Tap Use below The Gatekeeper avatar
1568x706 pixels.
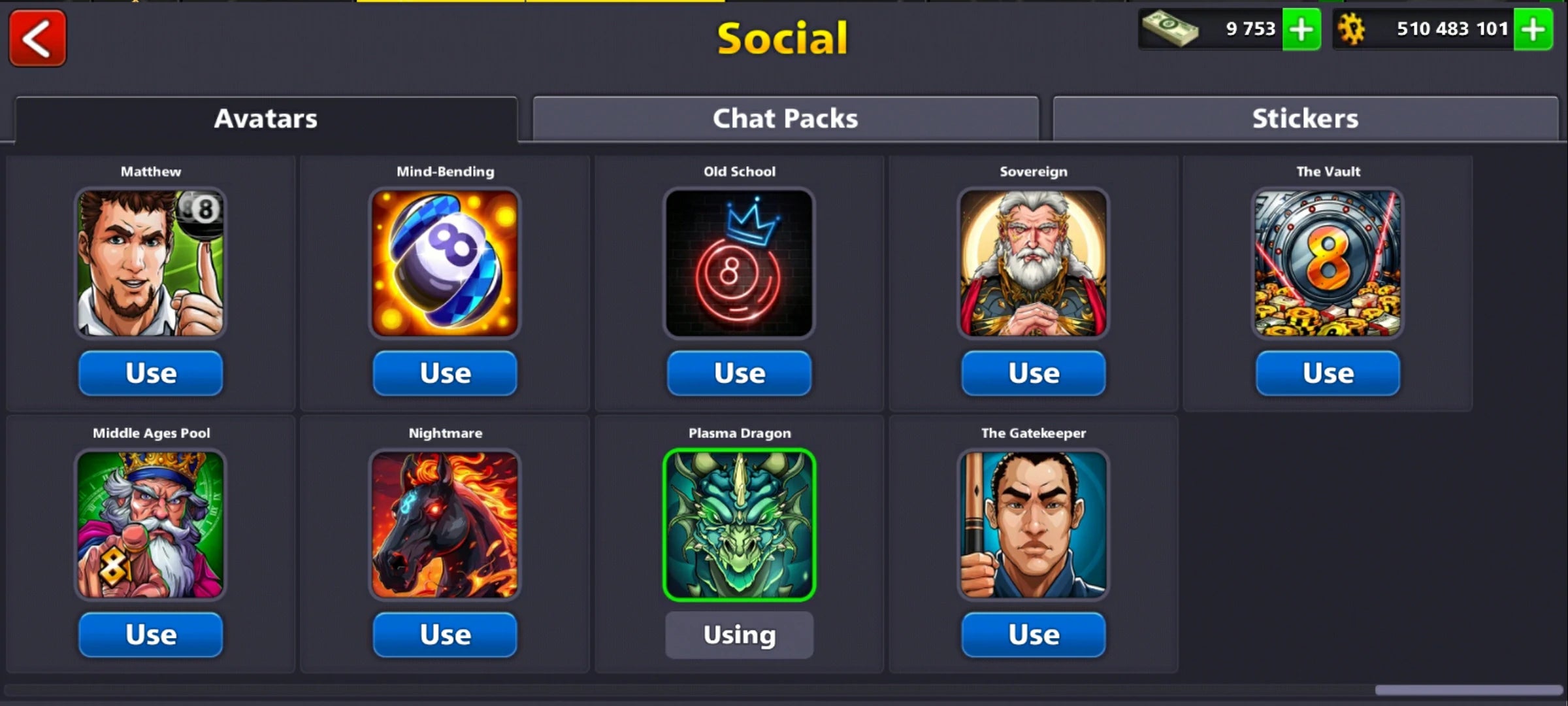click(x=1034, y=633)
